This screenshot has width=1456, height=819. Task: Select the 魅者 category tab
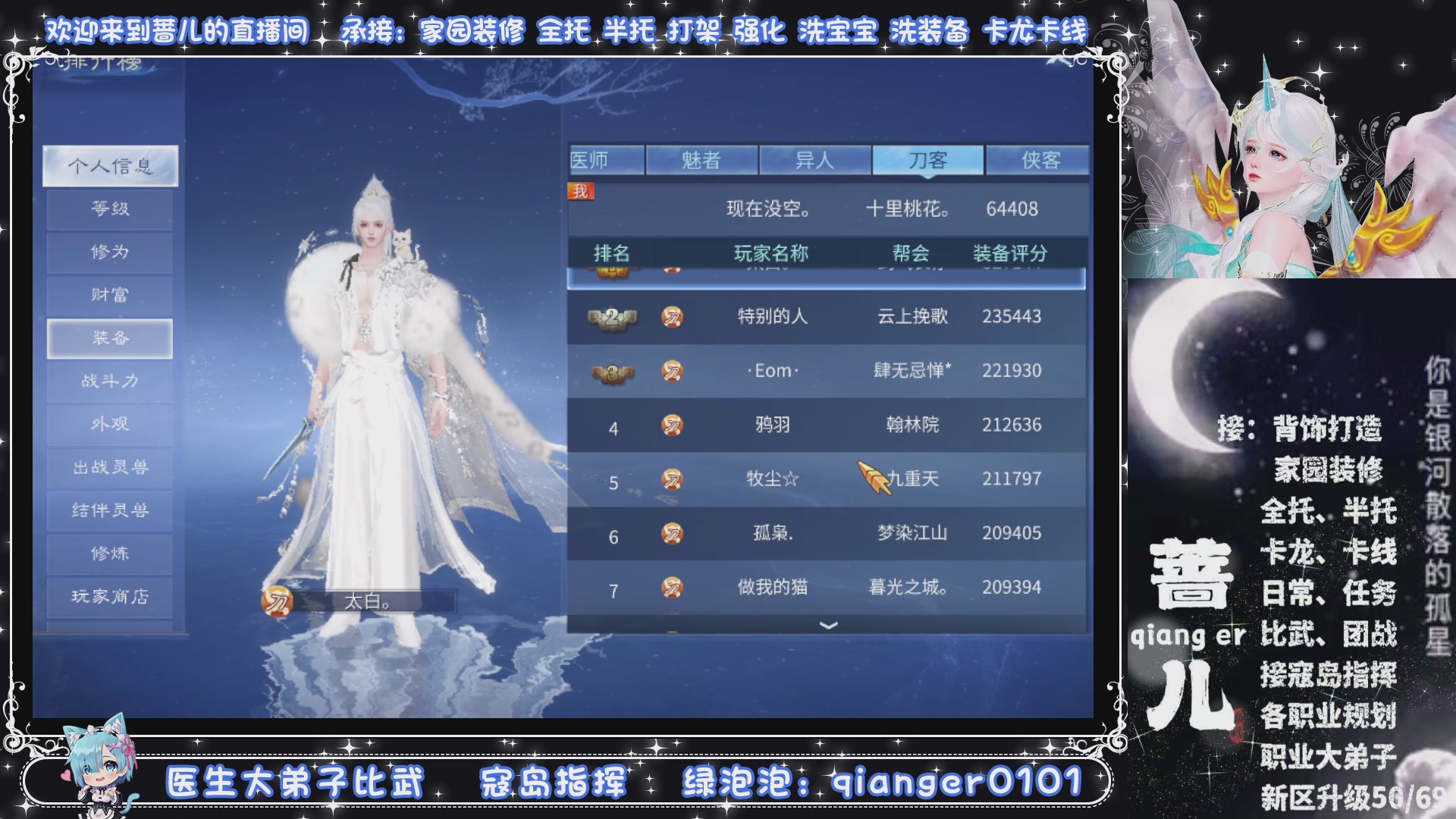(x=701, y=158)
